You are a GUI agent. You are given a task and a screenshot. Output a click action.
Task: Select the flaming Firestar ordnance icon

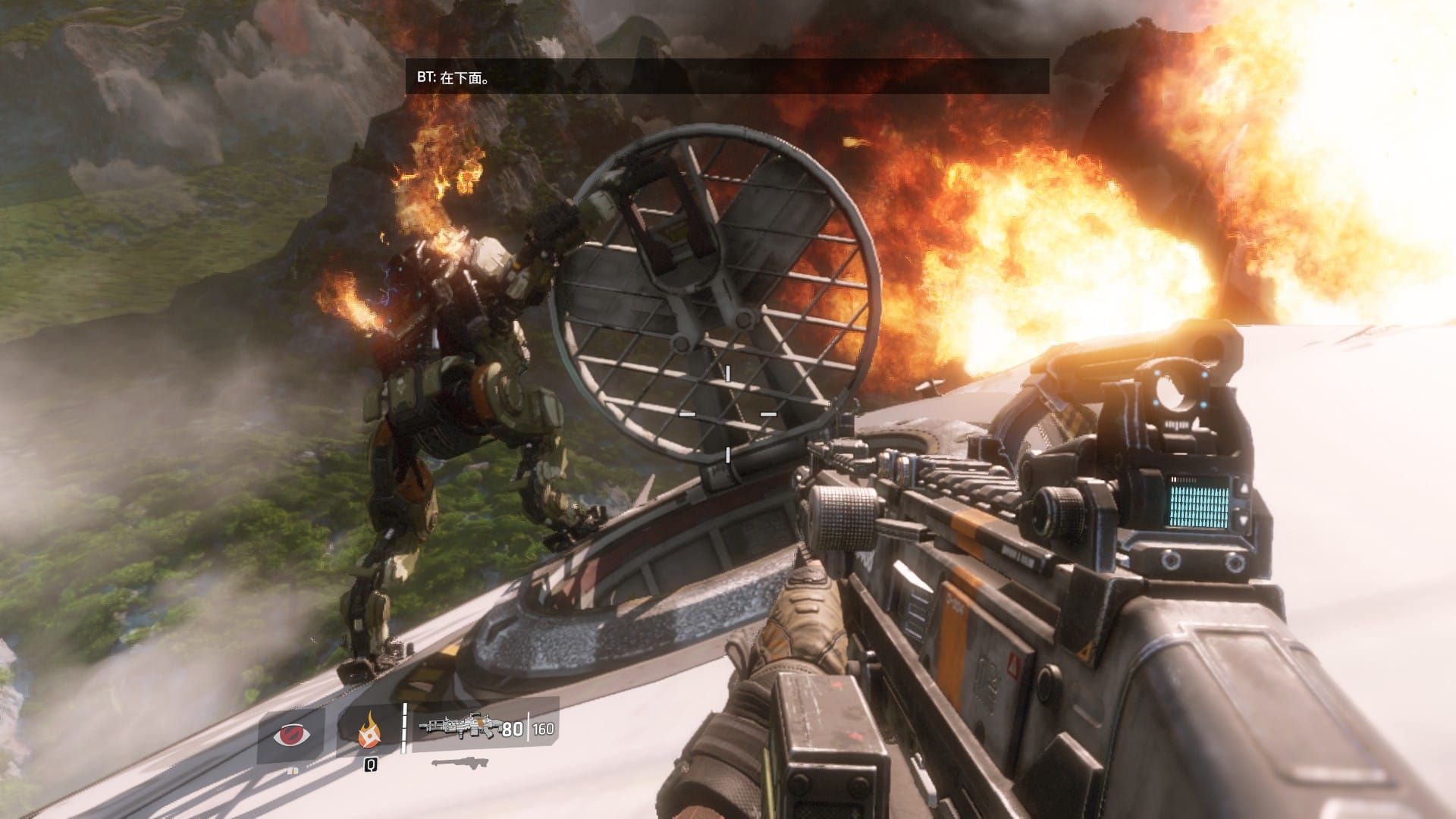click(370, 731)
